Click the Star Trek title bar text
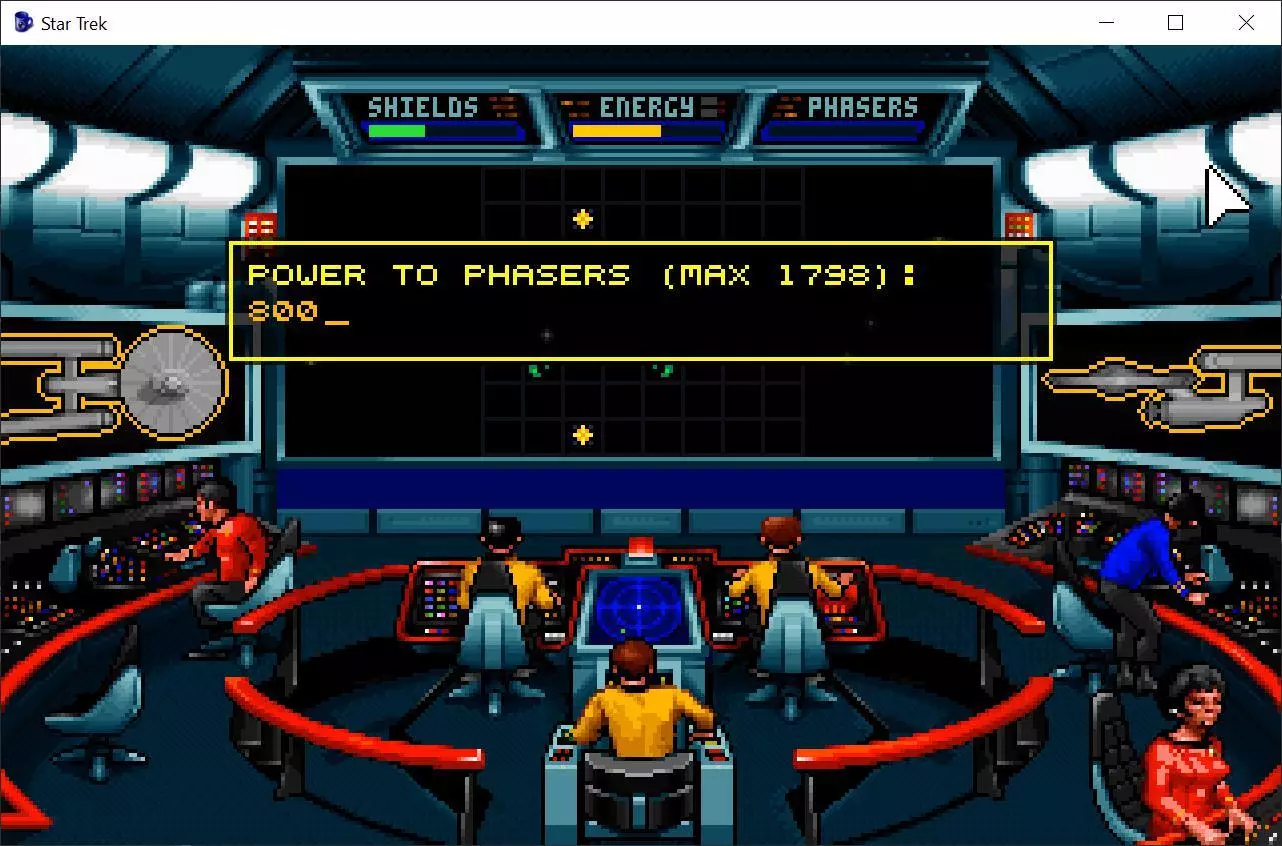Screen dimensions: 1282x846 click(72, 22)
